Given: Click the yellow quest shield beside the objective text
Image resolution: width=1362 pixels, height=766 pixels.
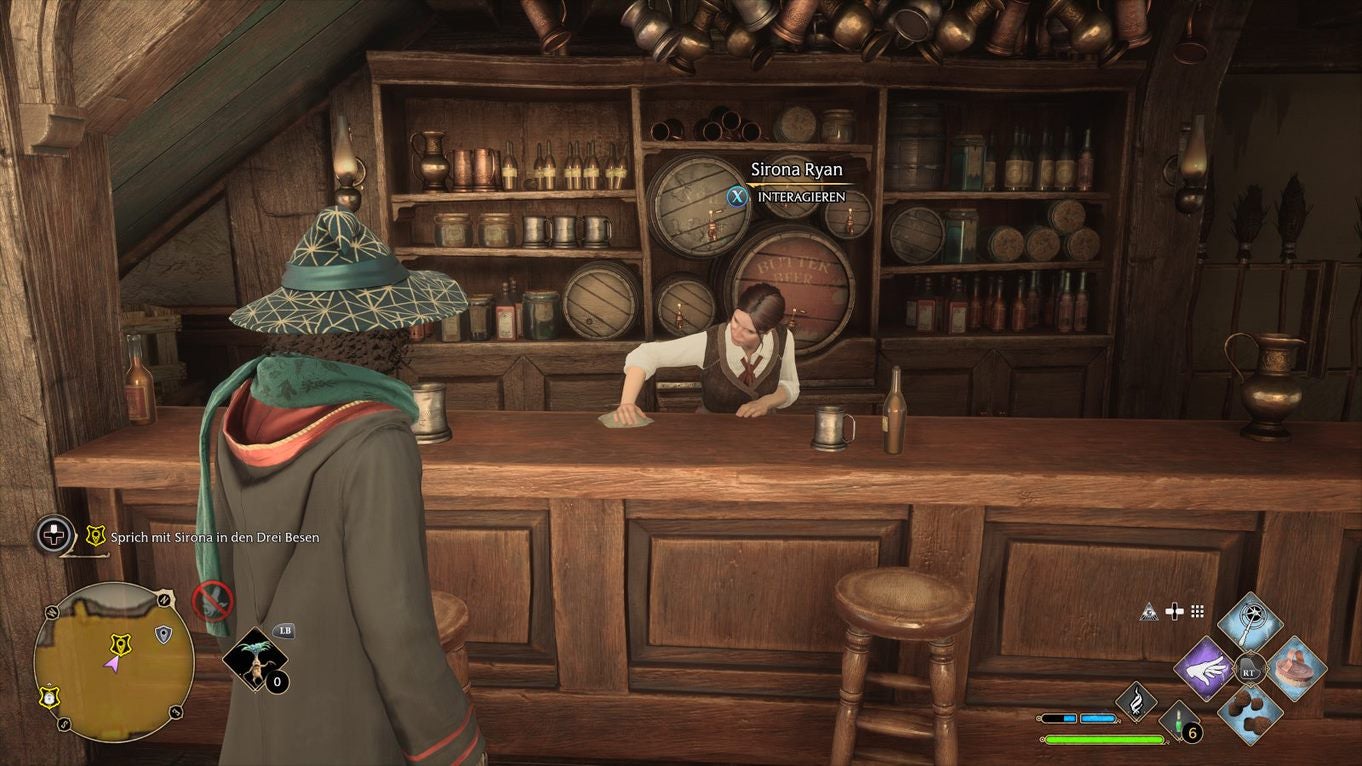Looking at the screenshot, I should coord(95,535).
